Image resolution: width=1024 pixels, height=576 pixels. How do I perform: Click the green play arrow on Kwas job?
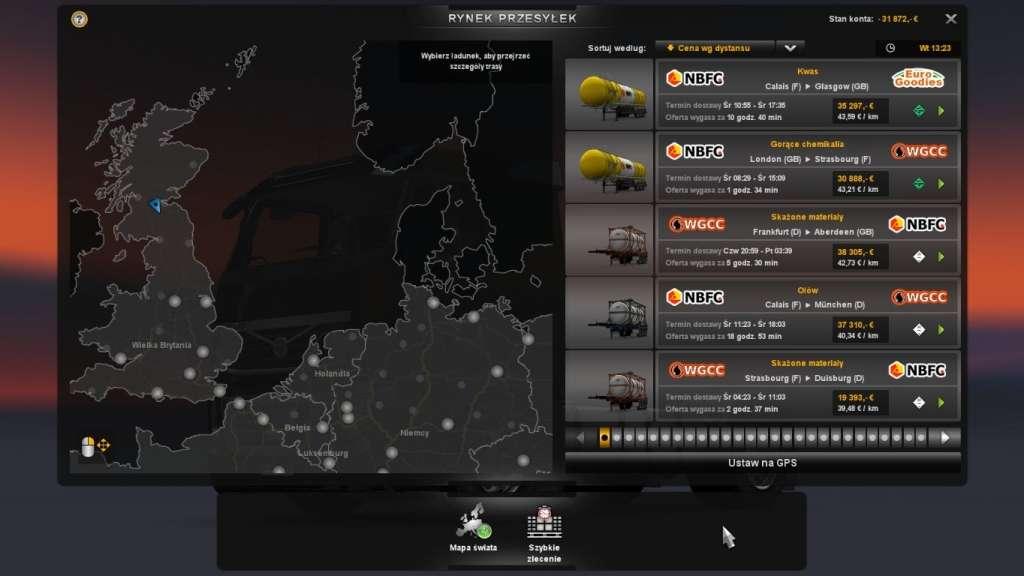click(x=941, y=111)
